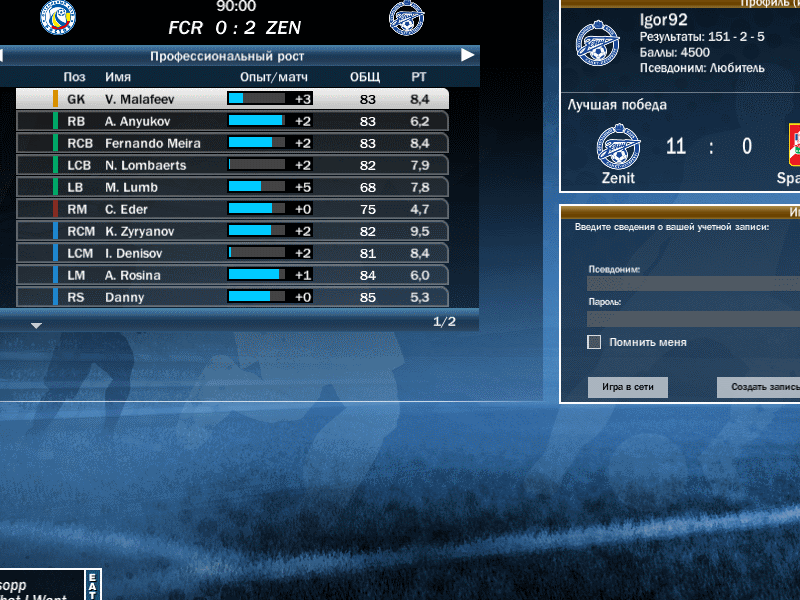
Task: Toggle the Помнить меня checkbox
Action: pos(594,342)
